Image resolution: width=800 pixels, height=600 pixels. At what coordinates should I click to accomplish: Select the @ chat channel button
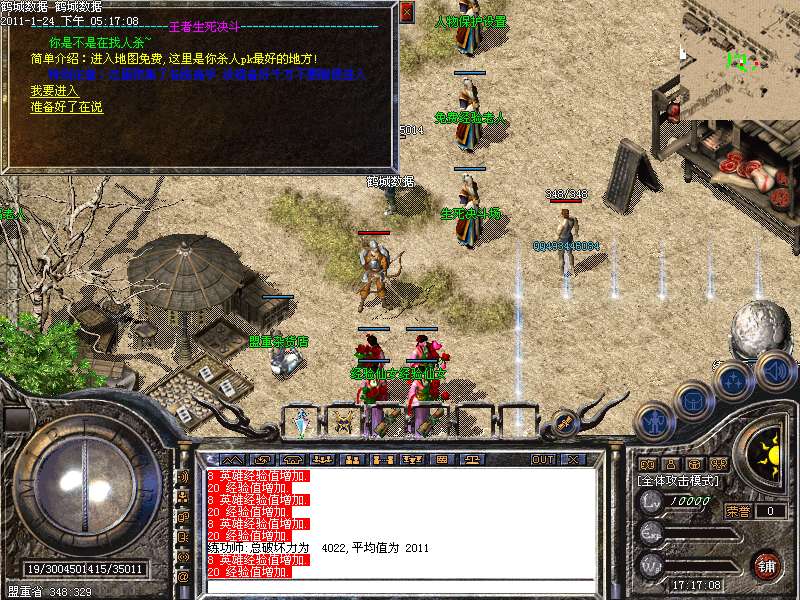coord(183,577)
